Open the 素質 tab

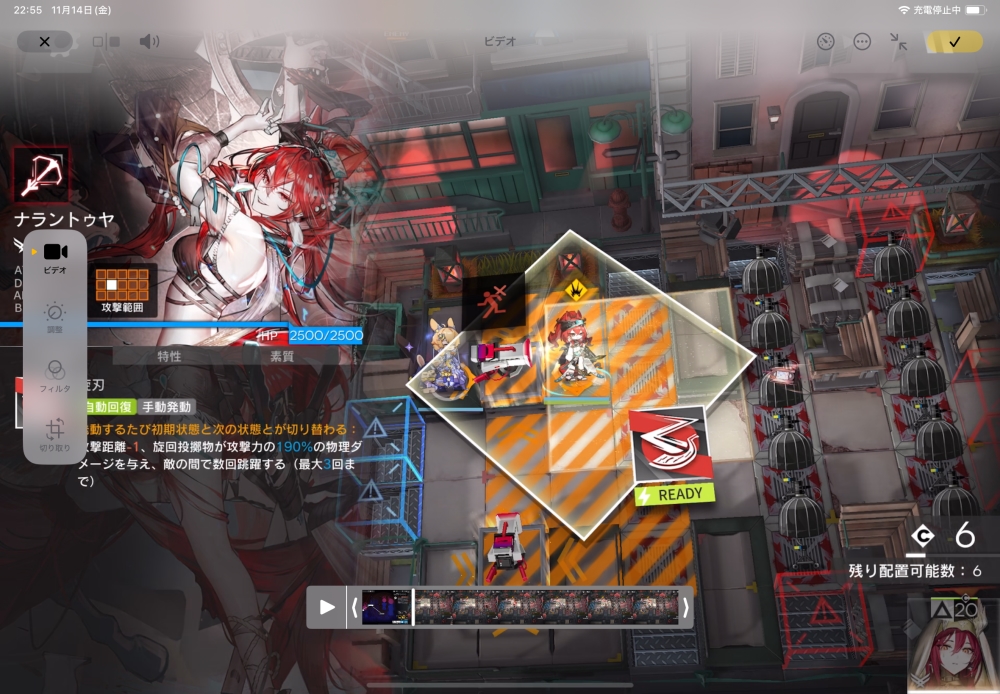tap(282, 355)
